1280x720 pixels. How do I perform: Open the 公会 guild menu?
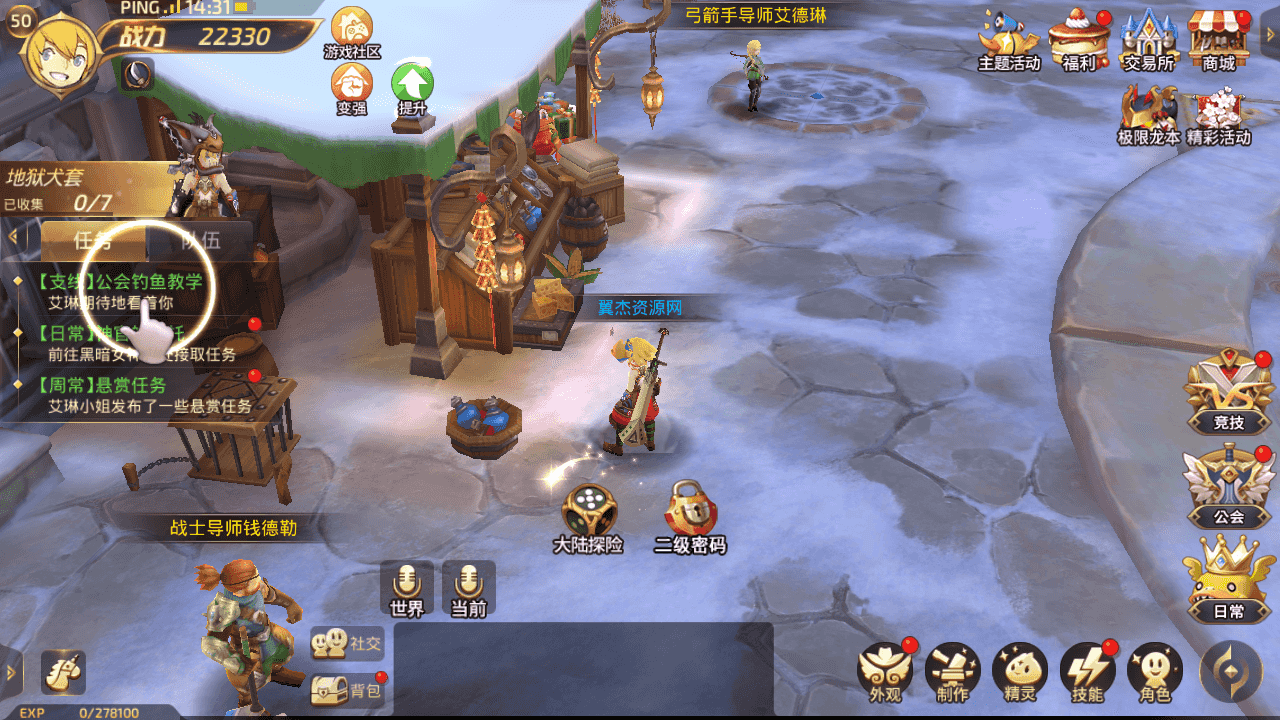coord(1228,486)
